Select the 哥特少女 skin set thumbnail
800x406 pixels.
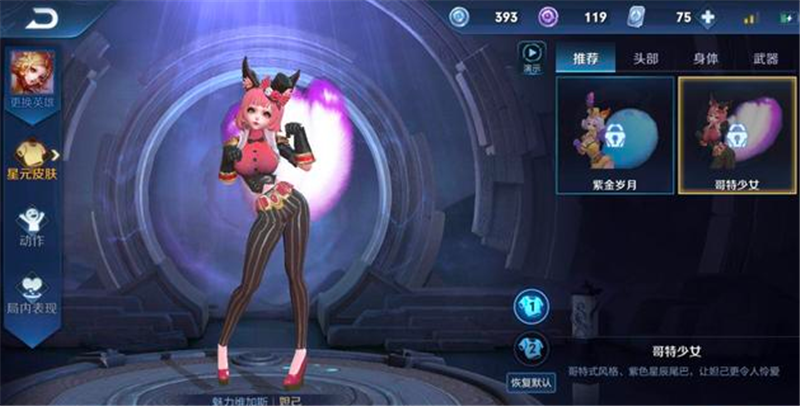tap(737, 133)
